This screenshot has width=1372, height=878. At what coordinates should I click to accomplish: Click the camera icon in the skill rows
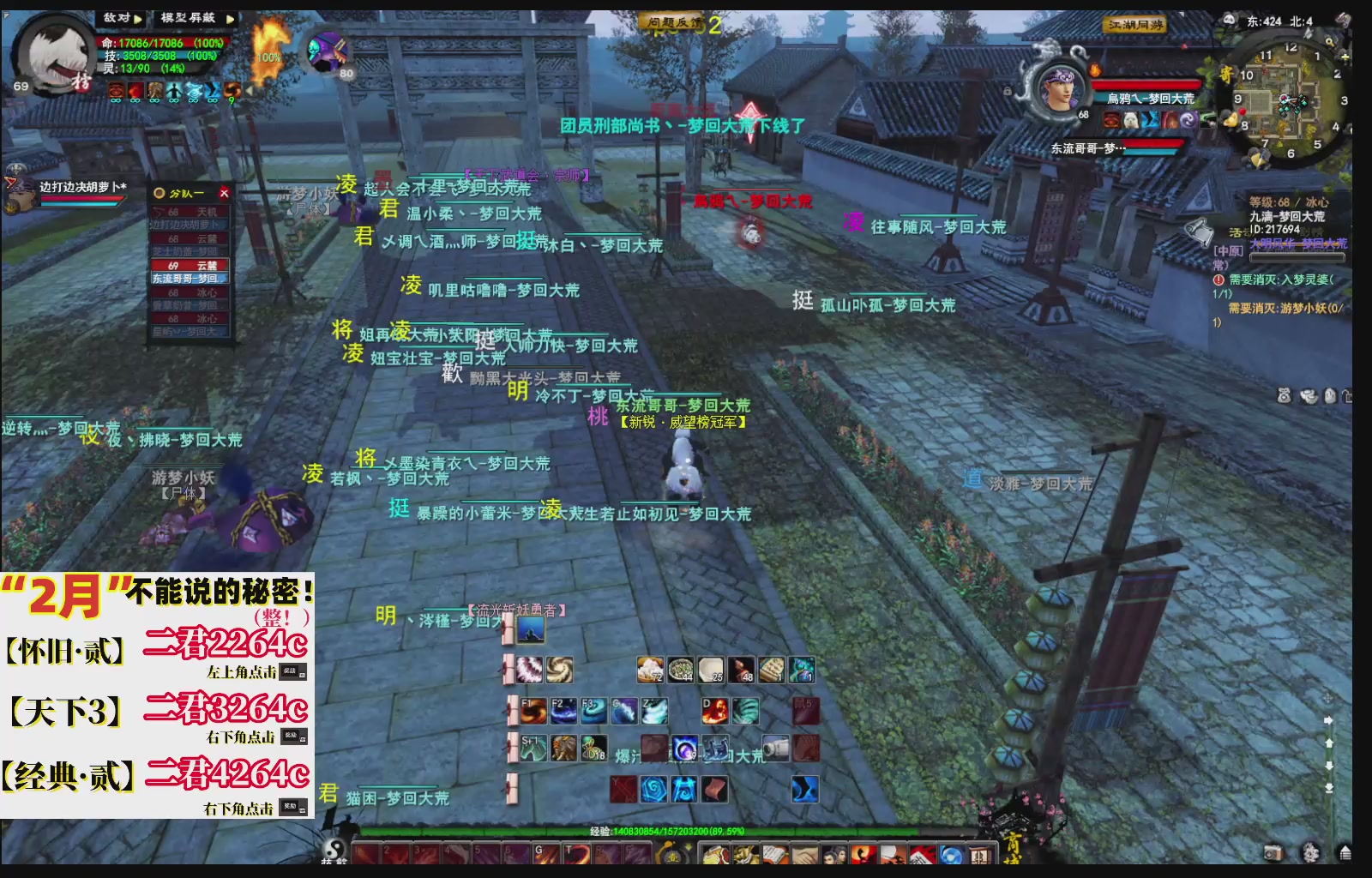tap(775, 748)
